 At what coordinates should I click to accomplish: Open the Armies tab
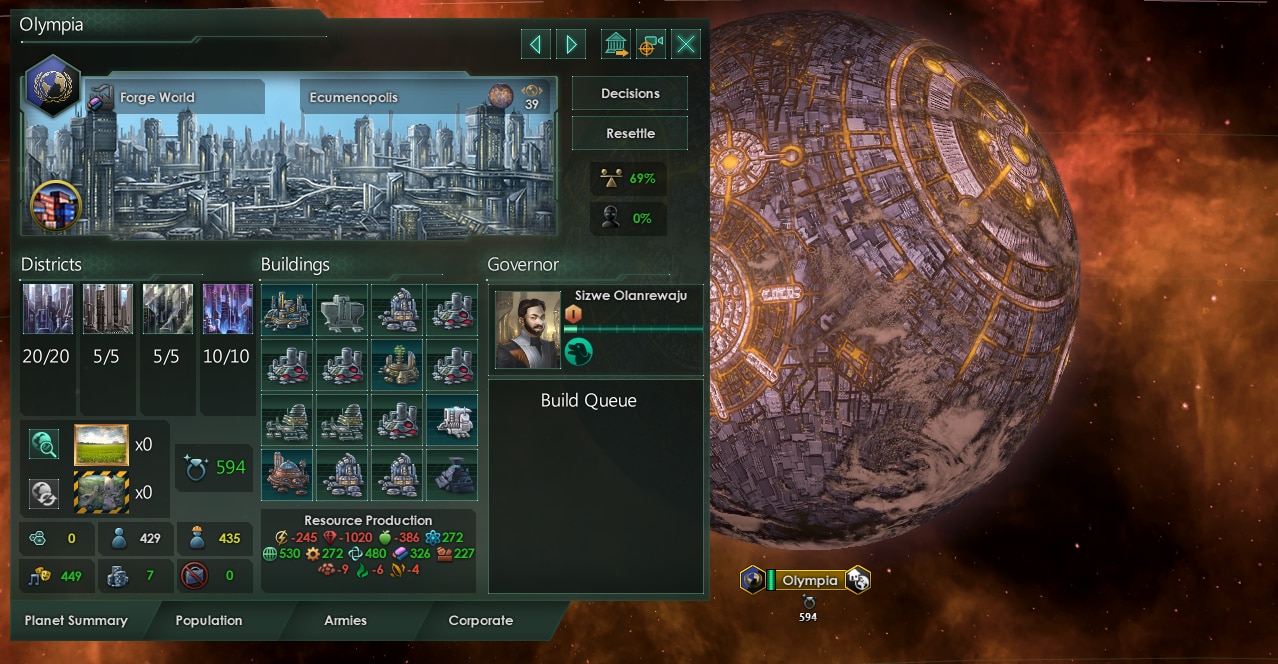tap(345, 620)
